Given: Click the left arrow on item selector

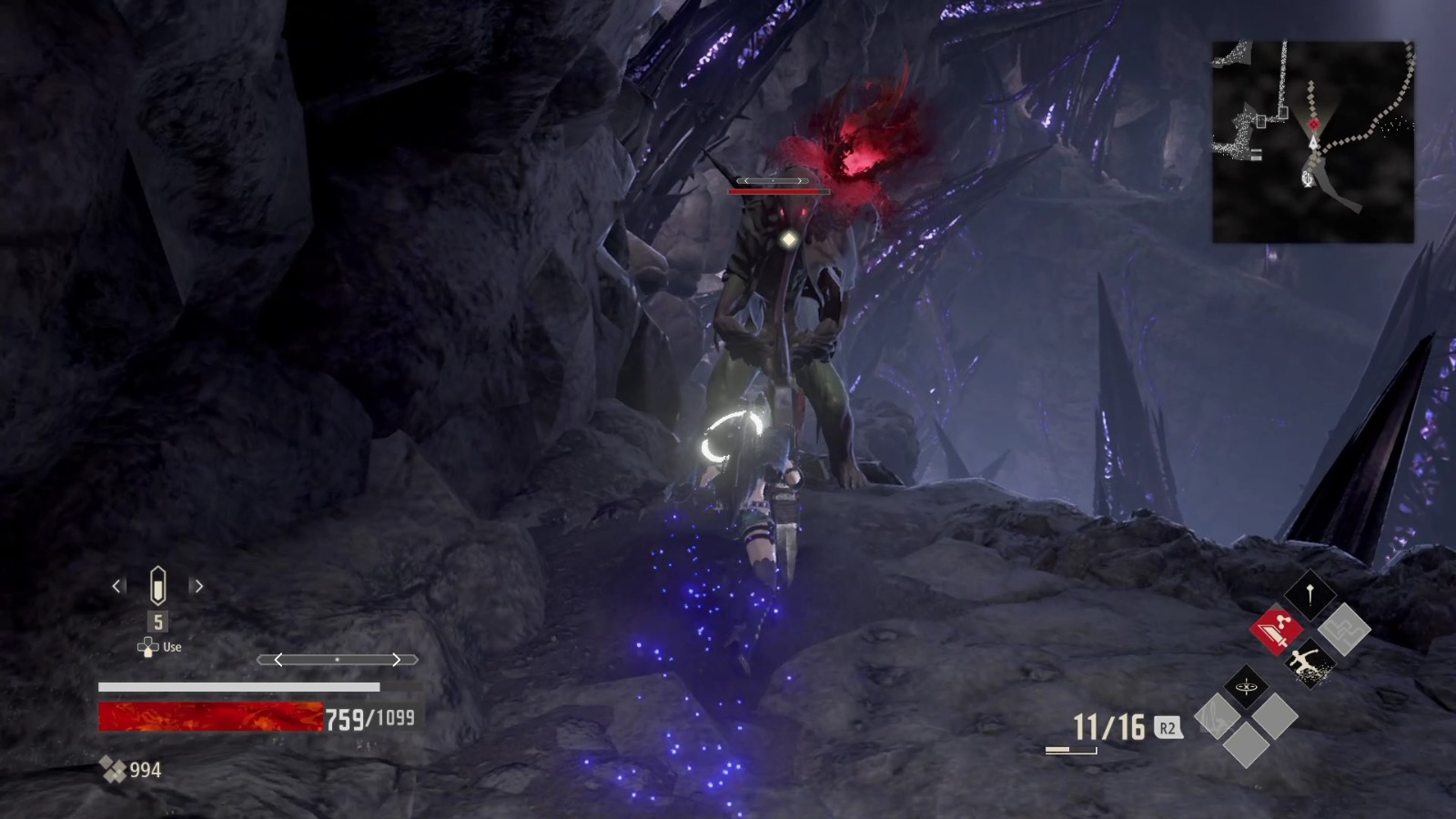Looking at the screenshot, I should [116, 586].
